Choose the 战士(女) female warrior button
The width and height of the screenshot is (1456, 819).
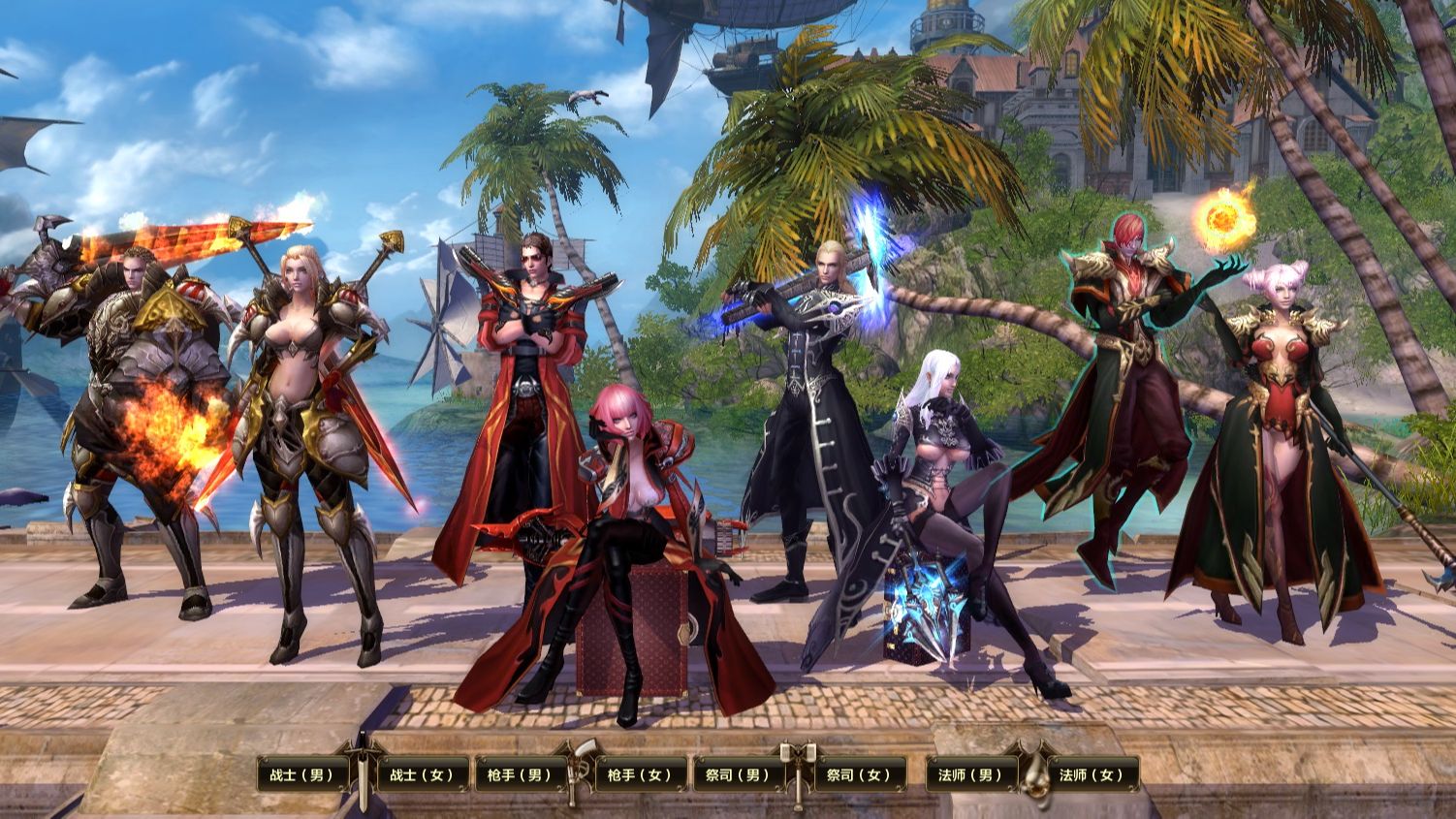(x=423, y=774)
